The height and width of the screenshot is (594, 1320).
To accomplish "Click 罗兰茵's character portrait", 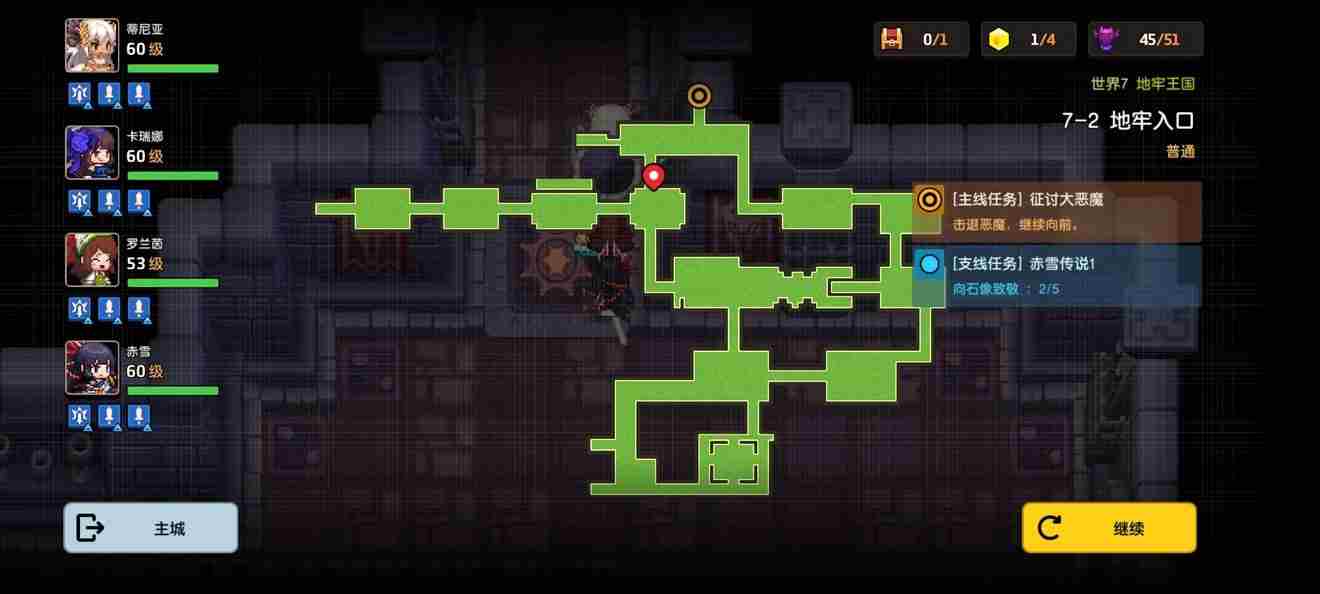I will point(92,260).
